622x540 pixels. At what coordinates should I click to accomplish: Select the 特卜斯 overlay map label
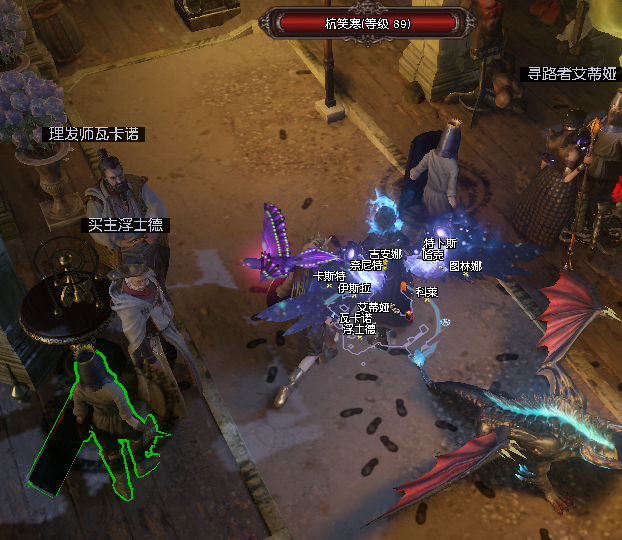440,243
